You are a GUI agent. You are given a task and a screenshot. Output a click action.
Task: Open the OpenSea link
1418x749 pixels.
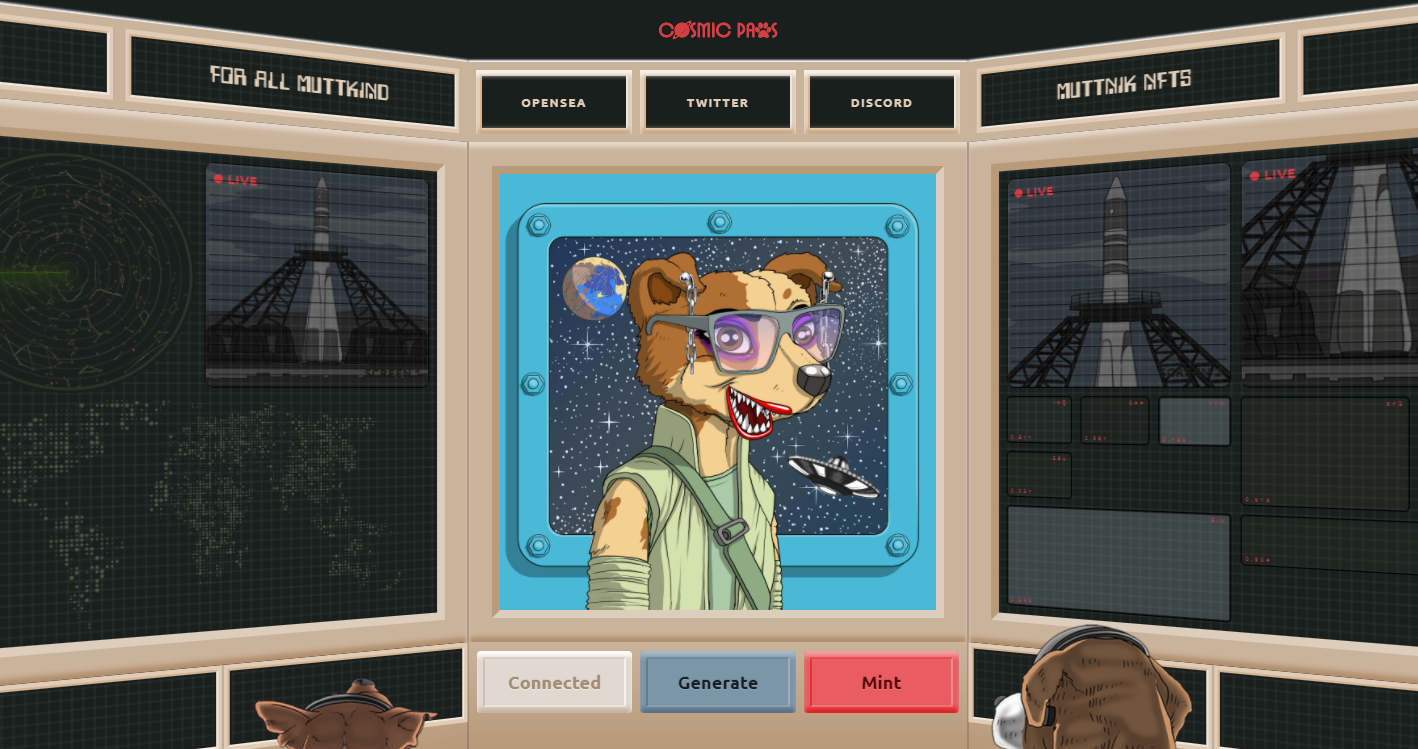554,102
